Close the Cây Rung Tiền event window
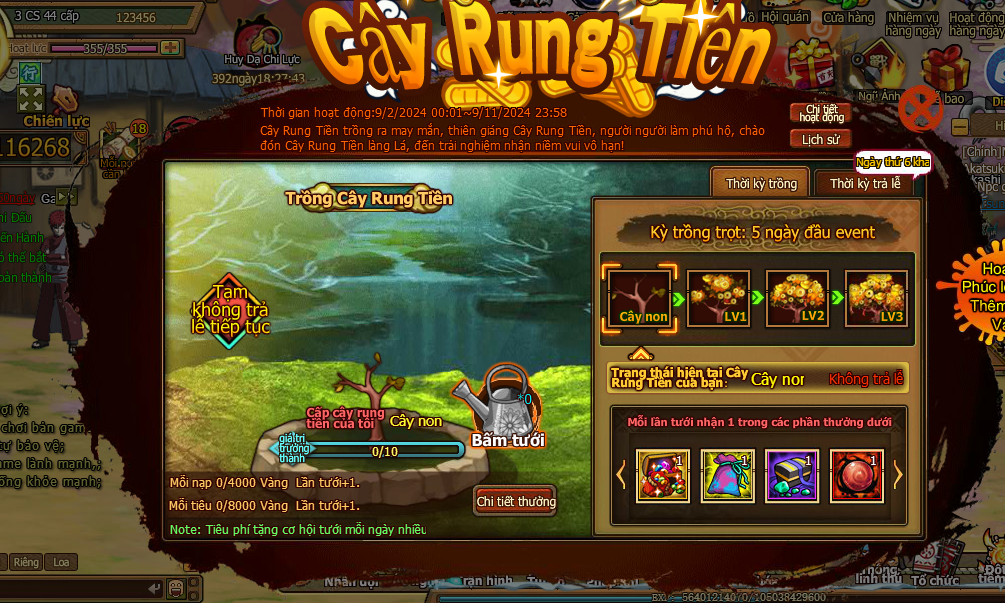 (x=920, y=107)
